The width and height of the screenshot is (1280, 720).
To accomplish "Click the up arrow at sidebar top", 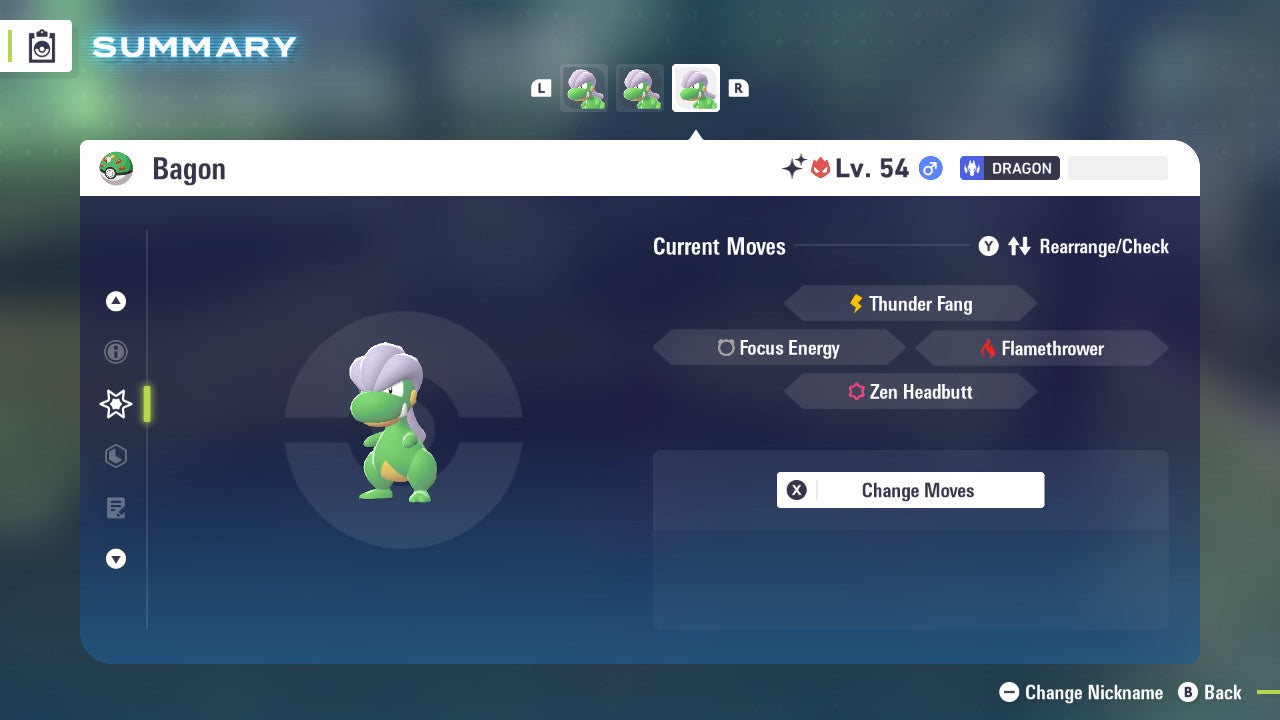I will 116,301.
